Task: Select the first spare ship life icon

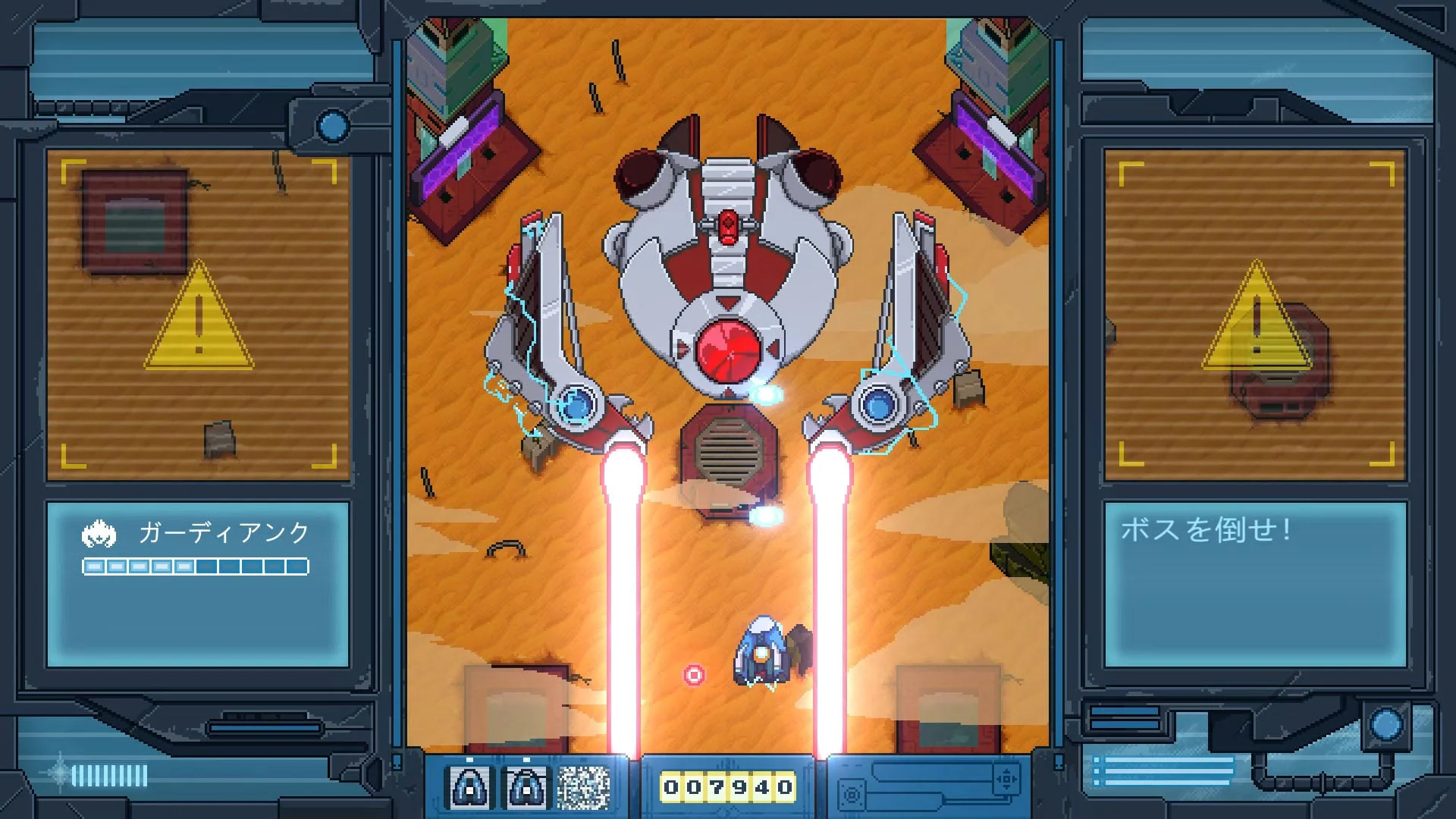Action: tap(468, 787)
